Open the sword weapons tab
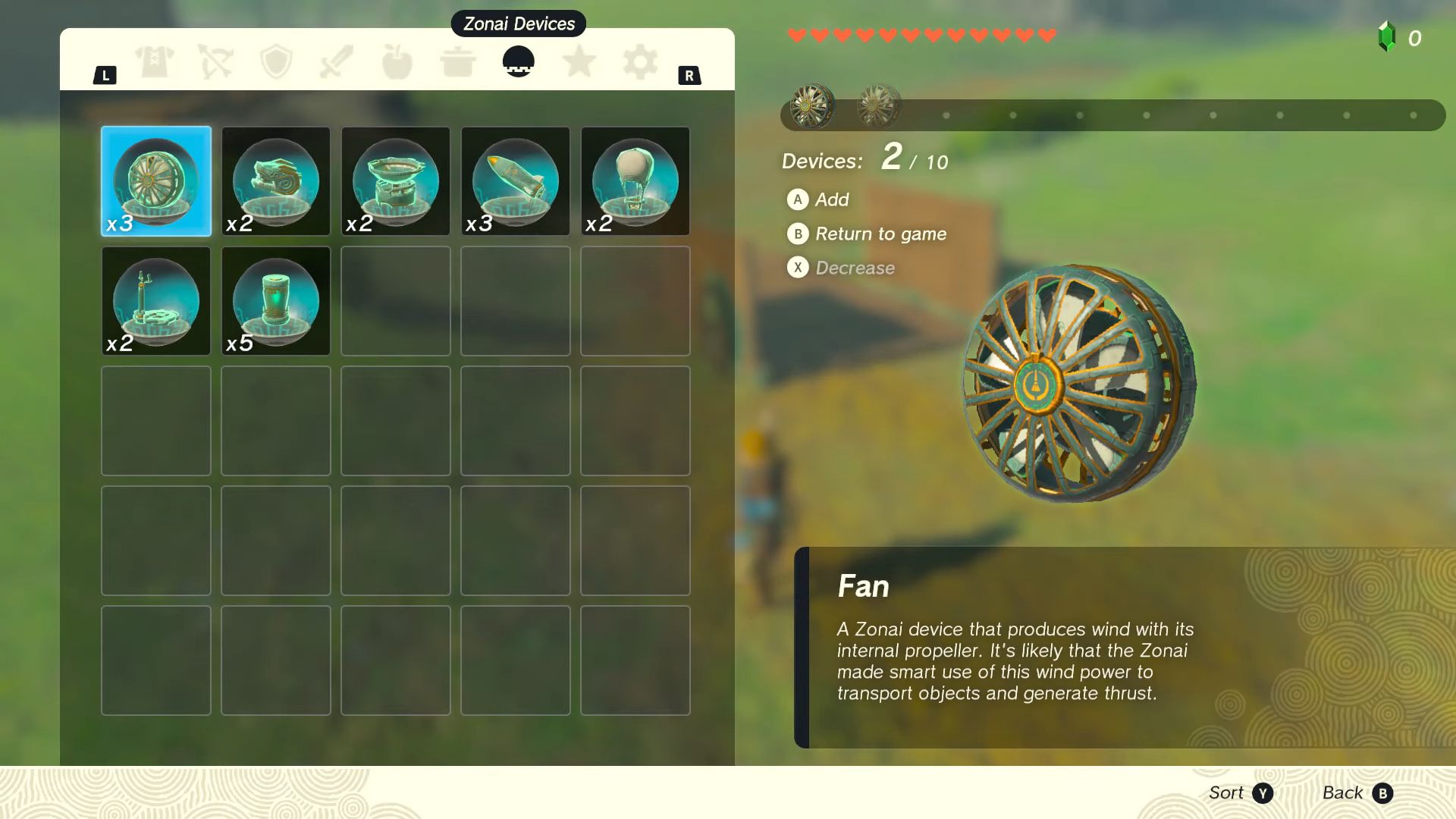 coord(337,61)
